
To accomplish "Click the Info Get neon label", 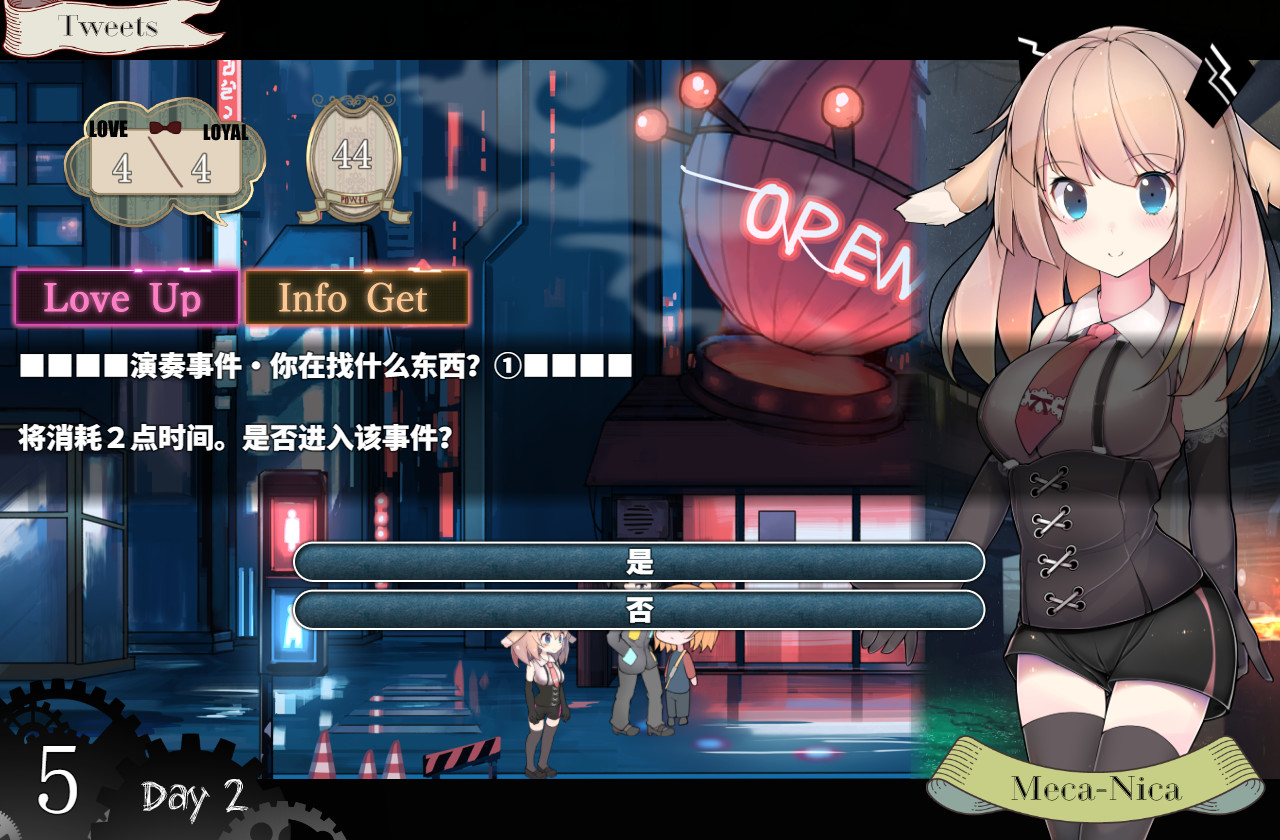I will [x=357, y=298].
